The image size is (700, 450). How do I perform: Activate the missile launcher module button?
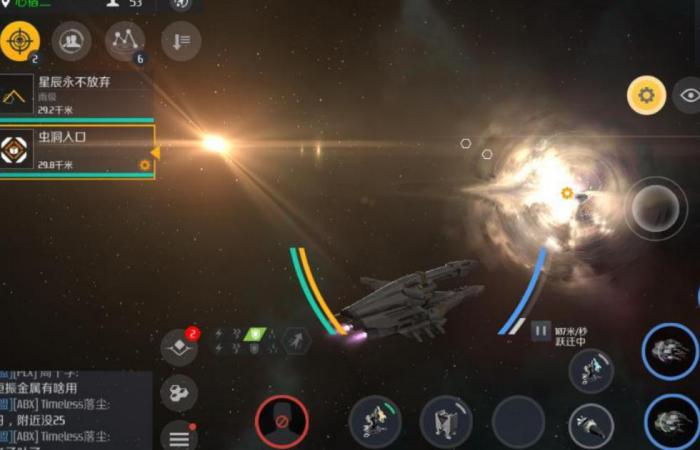point(590,425)
